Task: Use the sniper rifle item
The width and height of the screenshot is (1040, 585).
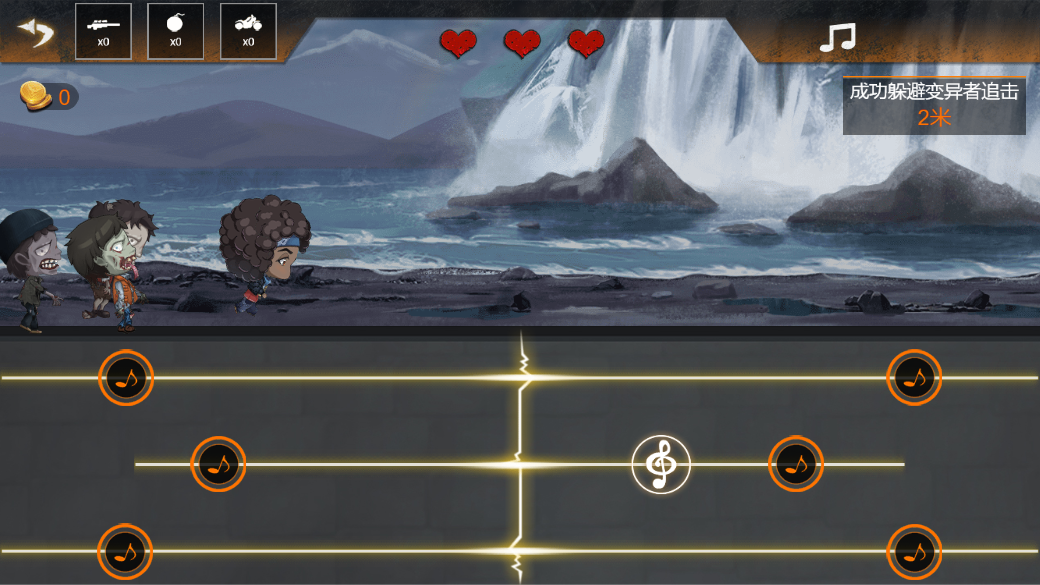Action: [x=103, y=31]
